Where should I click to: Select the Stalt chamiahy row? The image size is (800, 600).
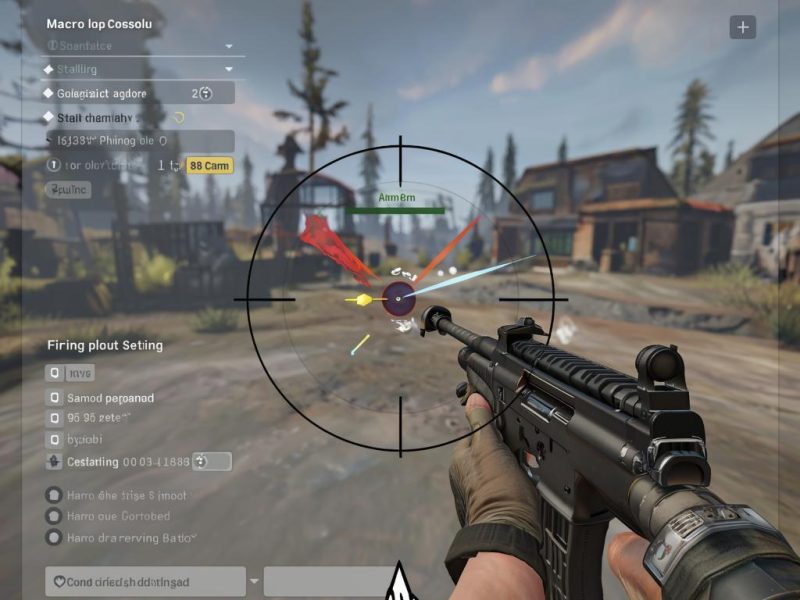pyautogui.click(x=130, y=117)
